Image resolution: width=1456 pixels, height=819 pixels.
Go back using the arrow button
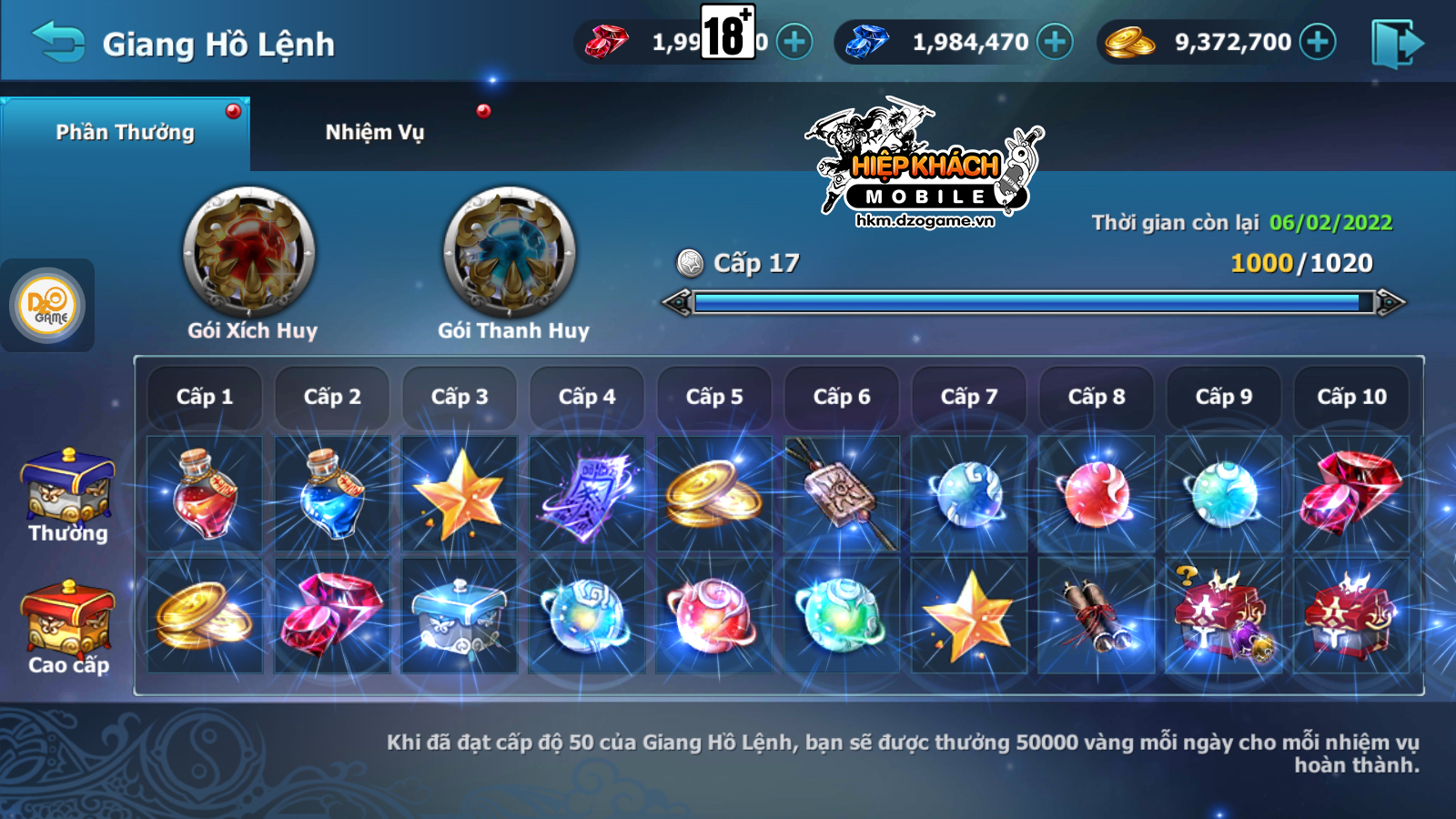tap(57, 42)
